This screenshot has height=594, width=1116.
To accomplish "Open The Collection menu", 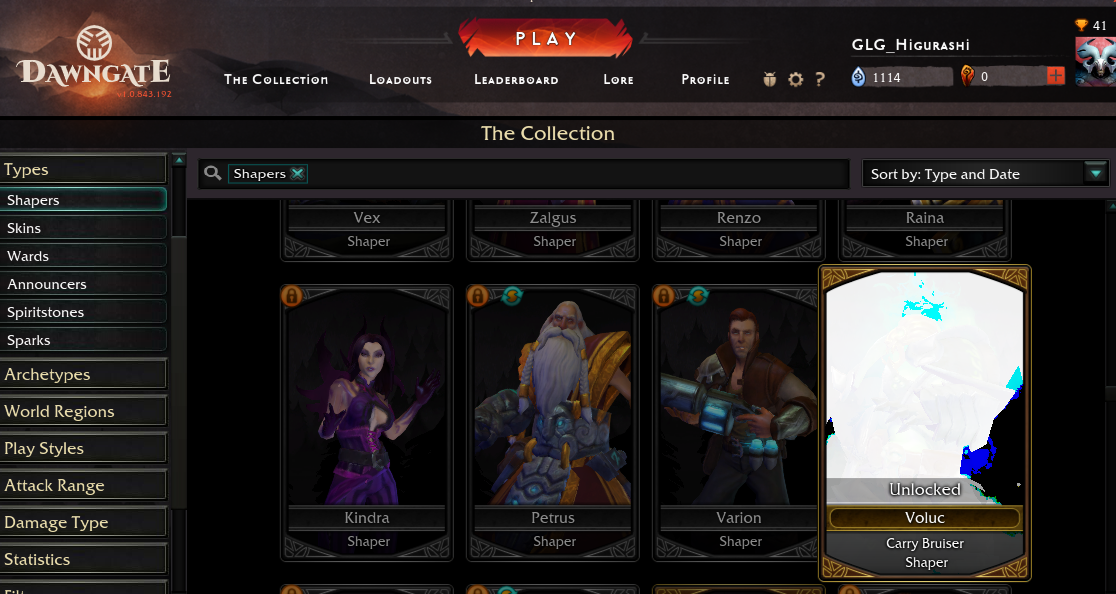I will 276,80.
